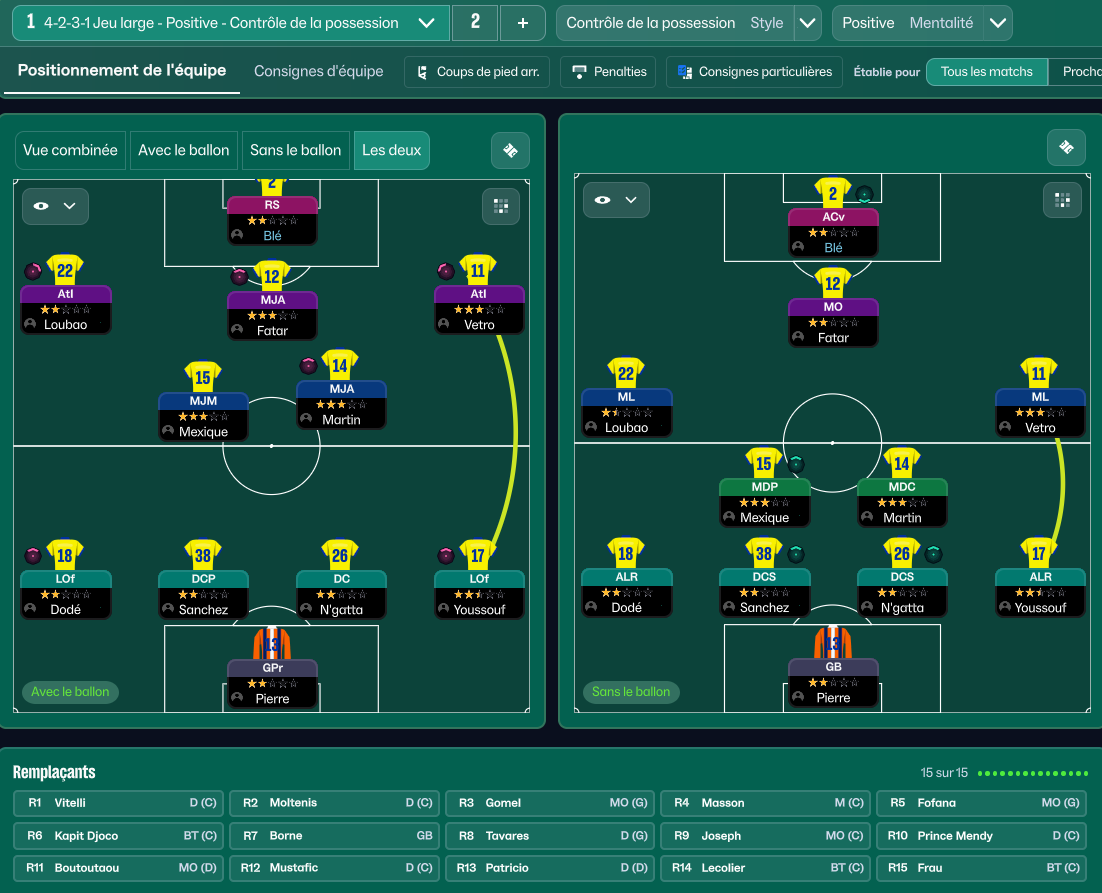Viewport: 1102px width, 893px height.
Task: Open the Style dropdown
Action: tap(807, 23)
